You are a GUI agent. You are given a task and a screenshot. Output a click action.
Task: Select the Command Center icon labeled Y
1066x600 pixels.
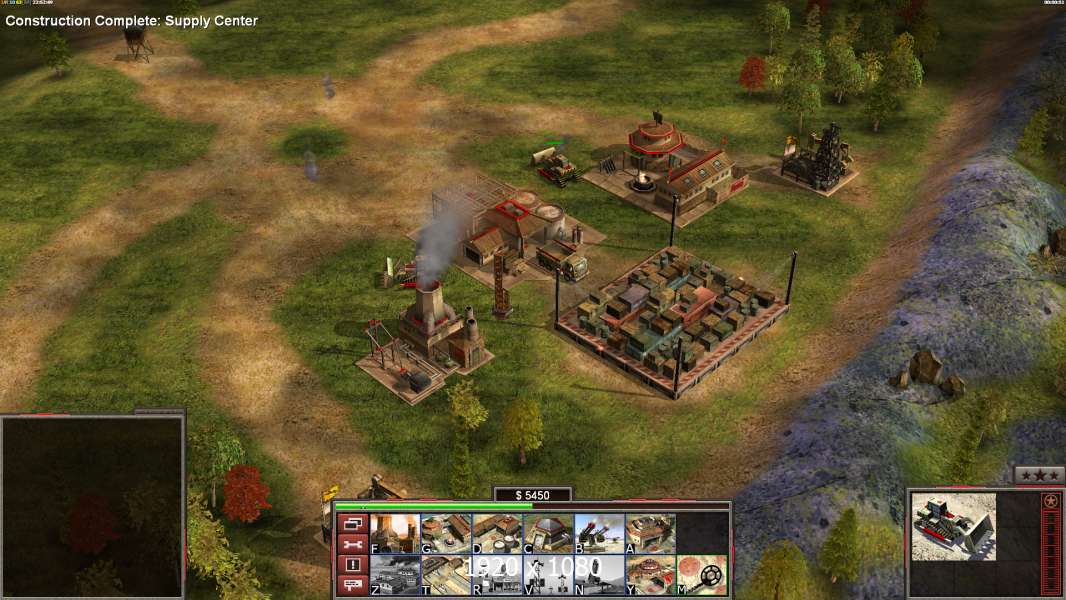coord(650,575)
